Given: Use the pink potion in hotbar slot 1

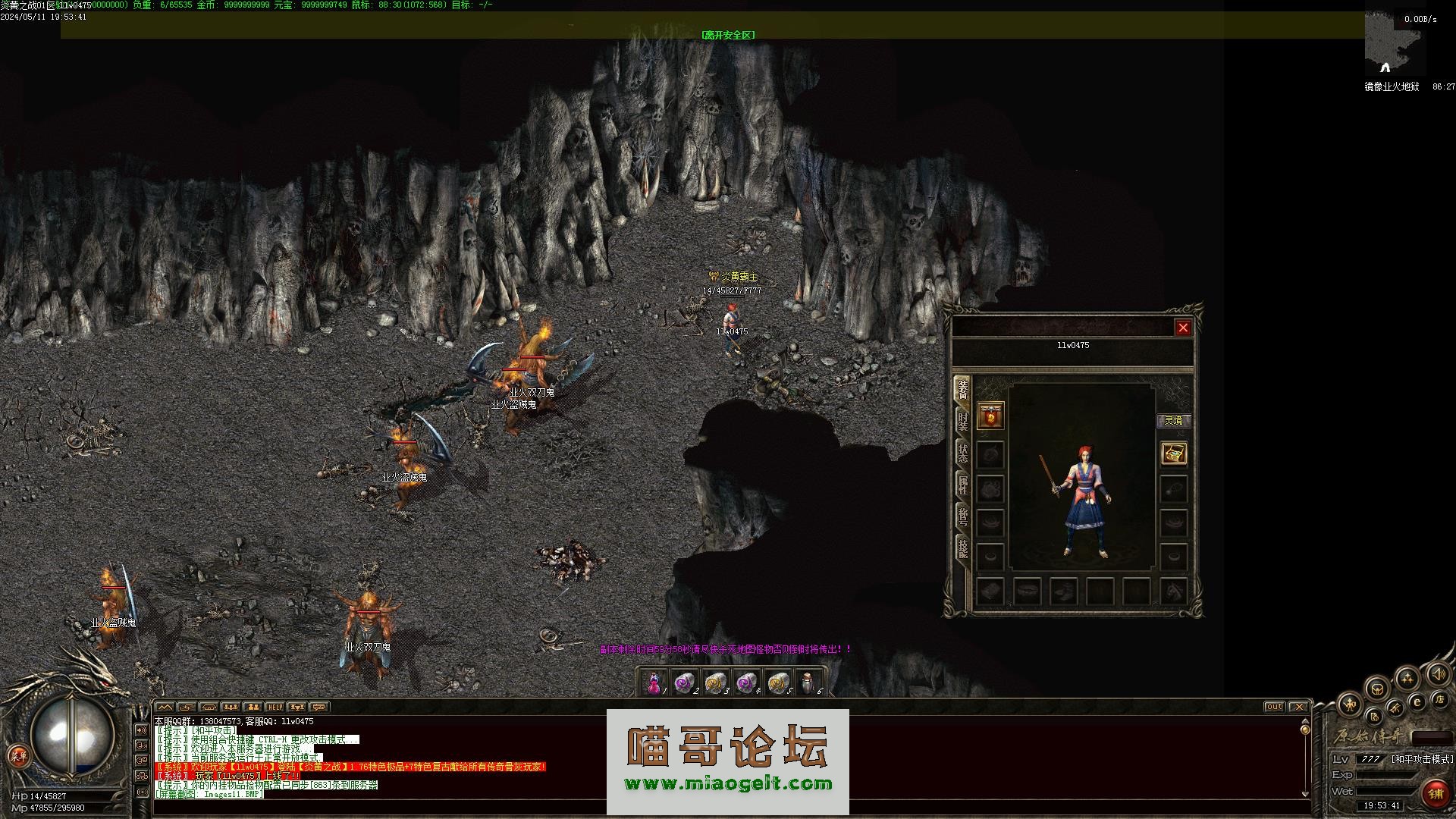Looking at the screenshot, I should (x=654, y=683).
